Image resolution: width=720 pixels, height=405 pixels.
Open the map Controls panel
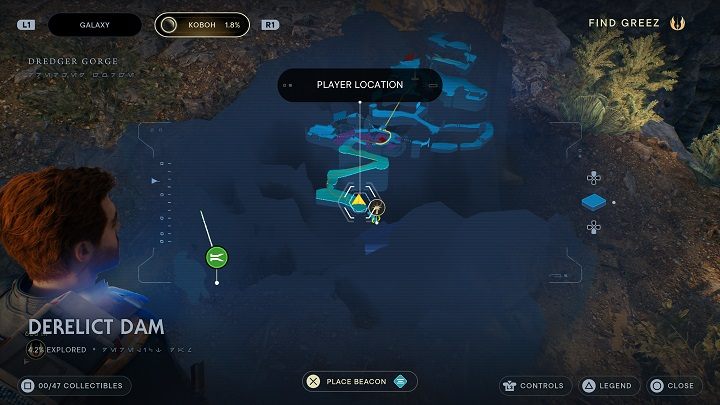click(x=535, y=385)
